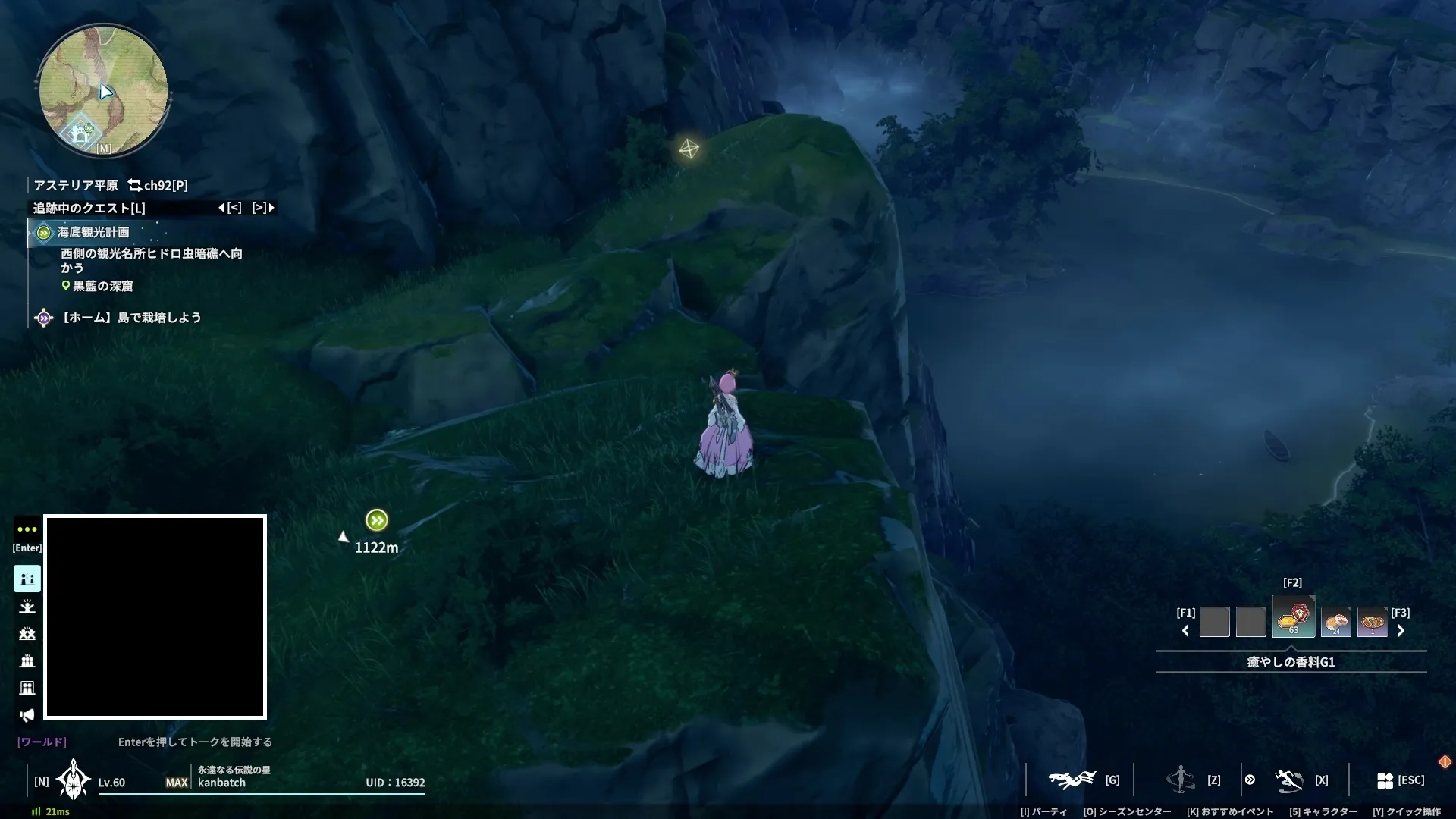Show the previous tracked quest with the left arrow

coord(230,208)
